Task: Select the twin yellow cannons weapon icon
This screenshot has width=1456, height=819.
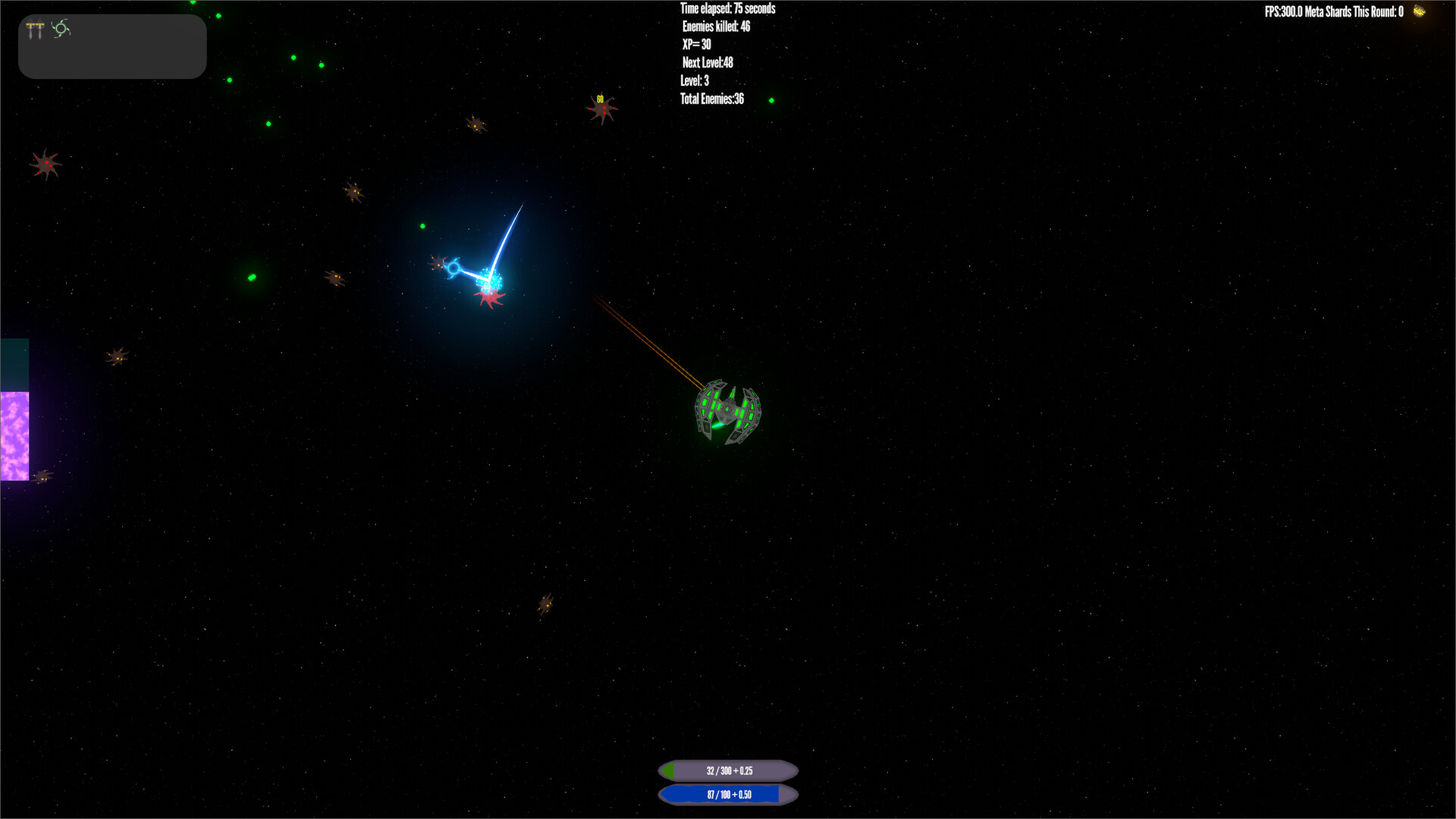Action: 35,30
